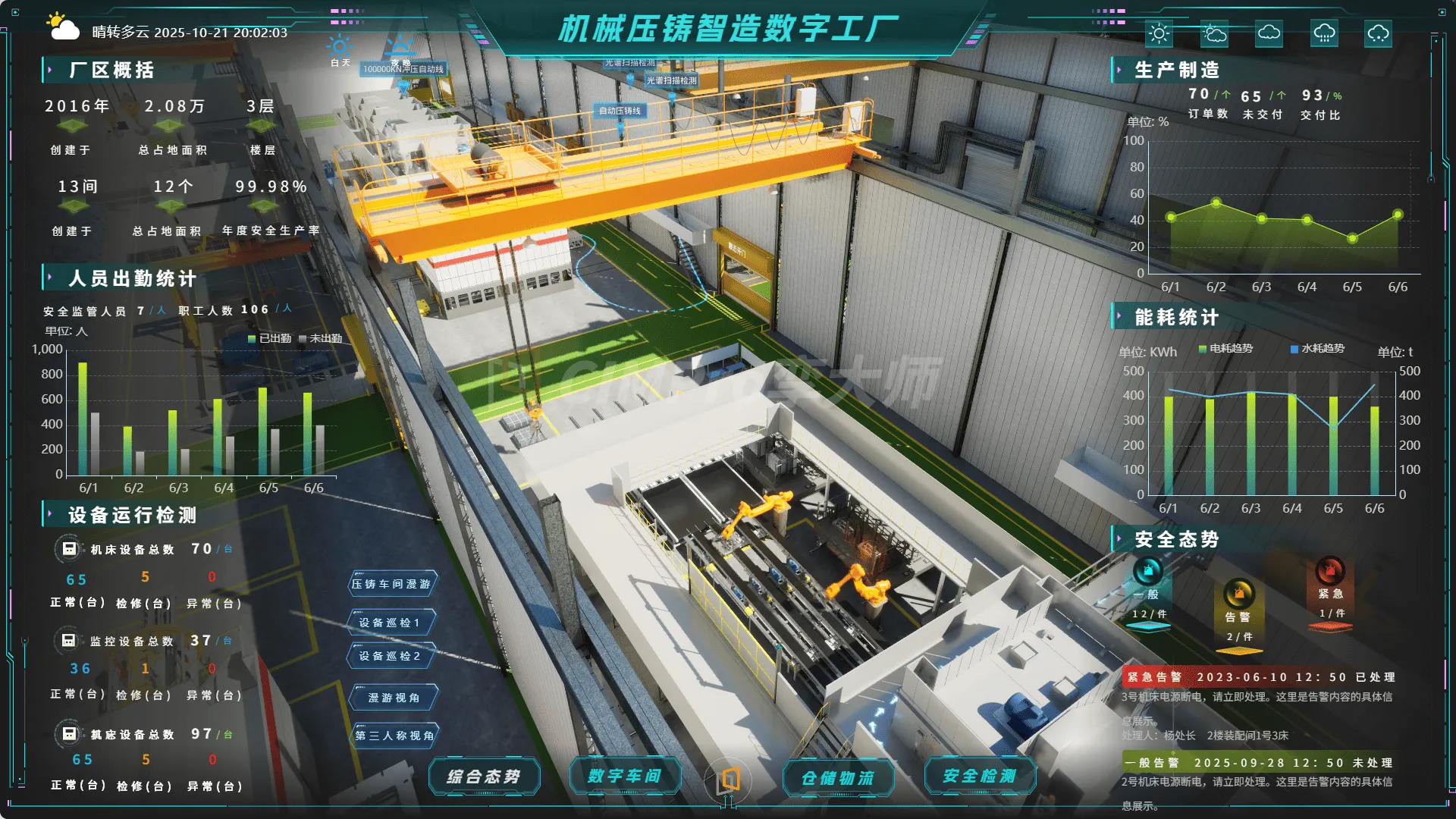Select the 仓储物流 tab
1456x819 pixels.
click(838, 777)
